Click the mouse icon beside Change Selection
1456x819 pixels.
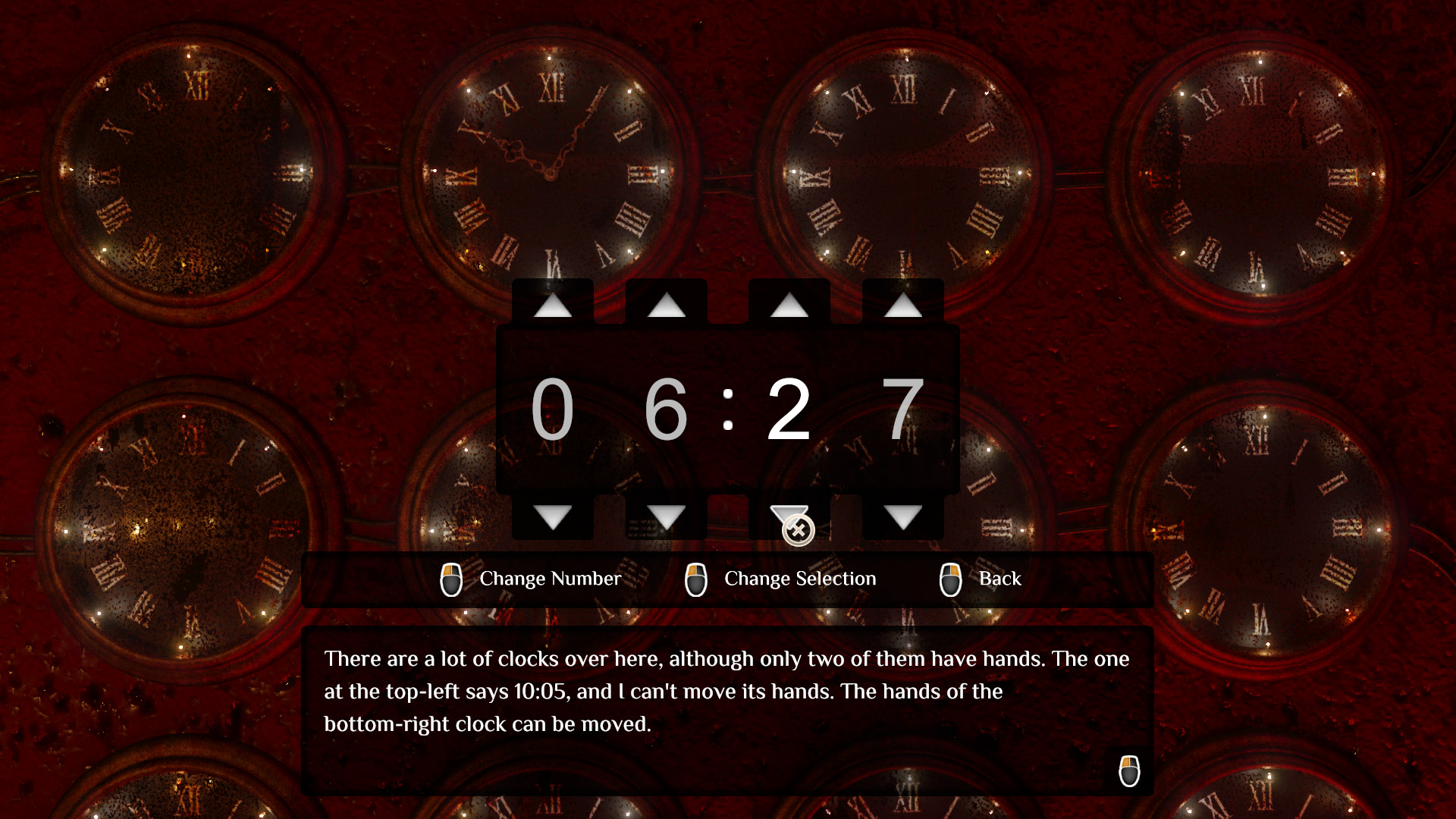[x=698, y=579]
